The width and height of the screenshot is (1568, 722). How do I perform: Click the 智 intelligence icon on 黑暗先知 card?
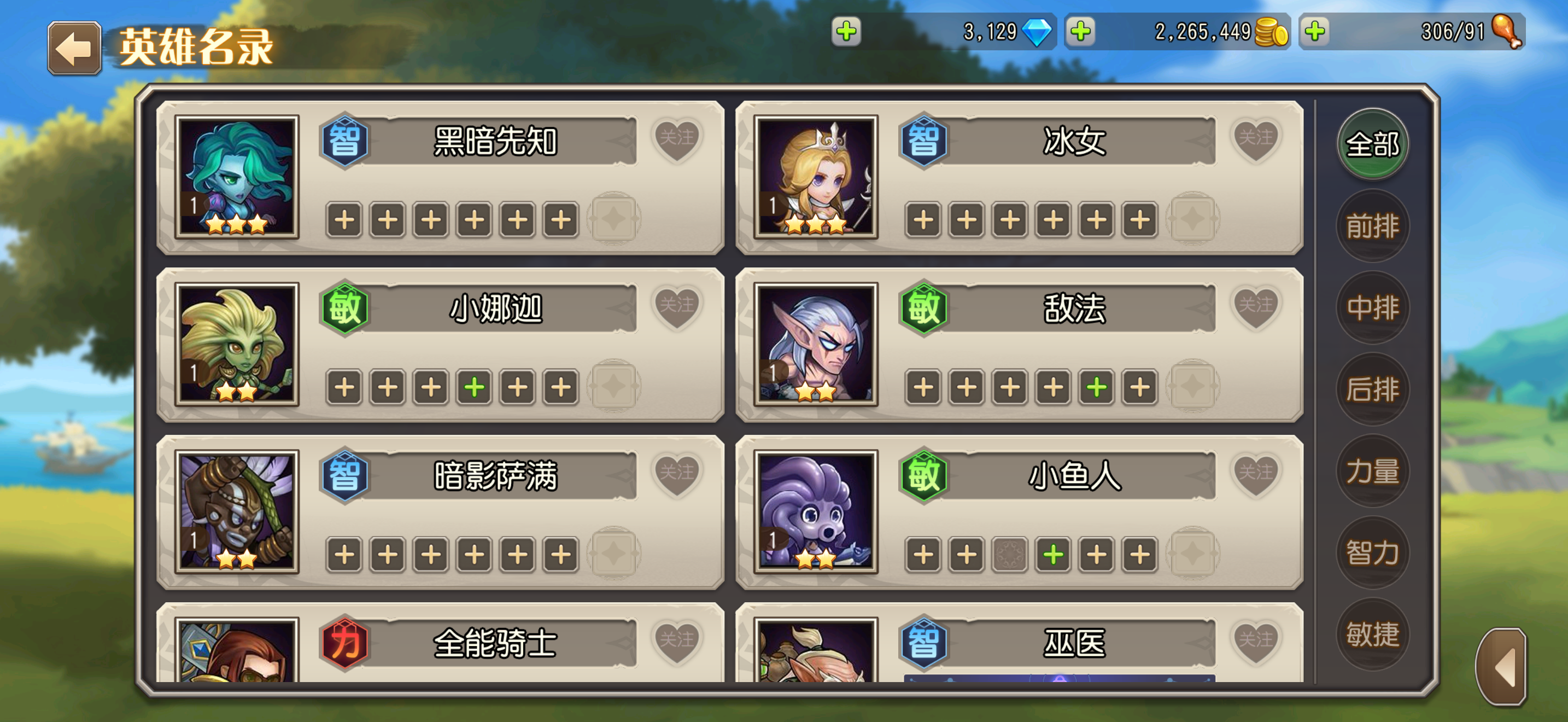344,139
